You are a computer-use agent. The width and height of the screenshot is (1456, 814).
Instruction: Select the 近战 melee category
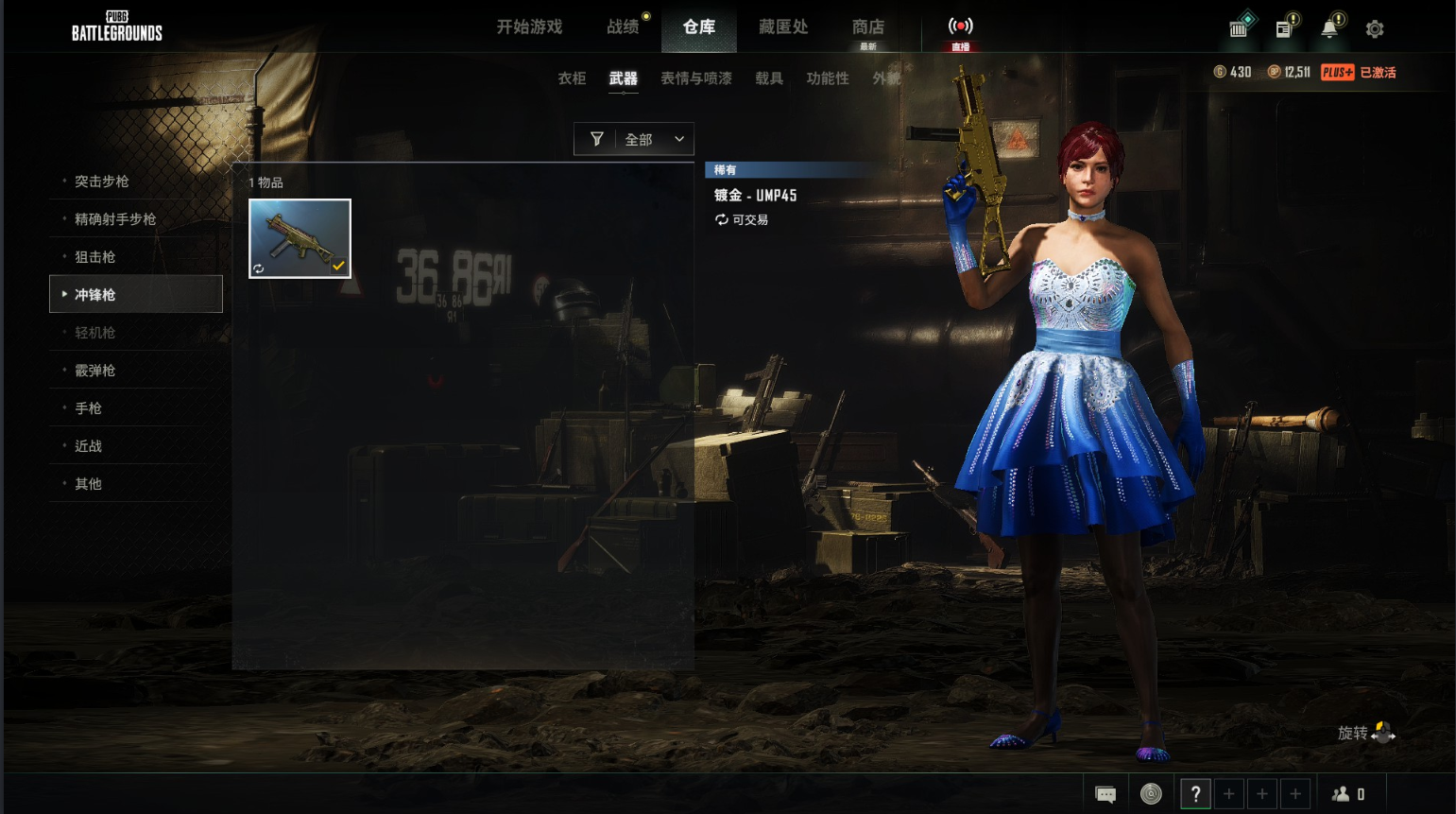tap(89, 446)
